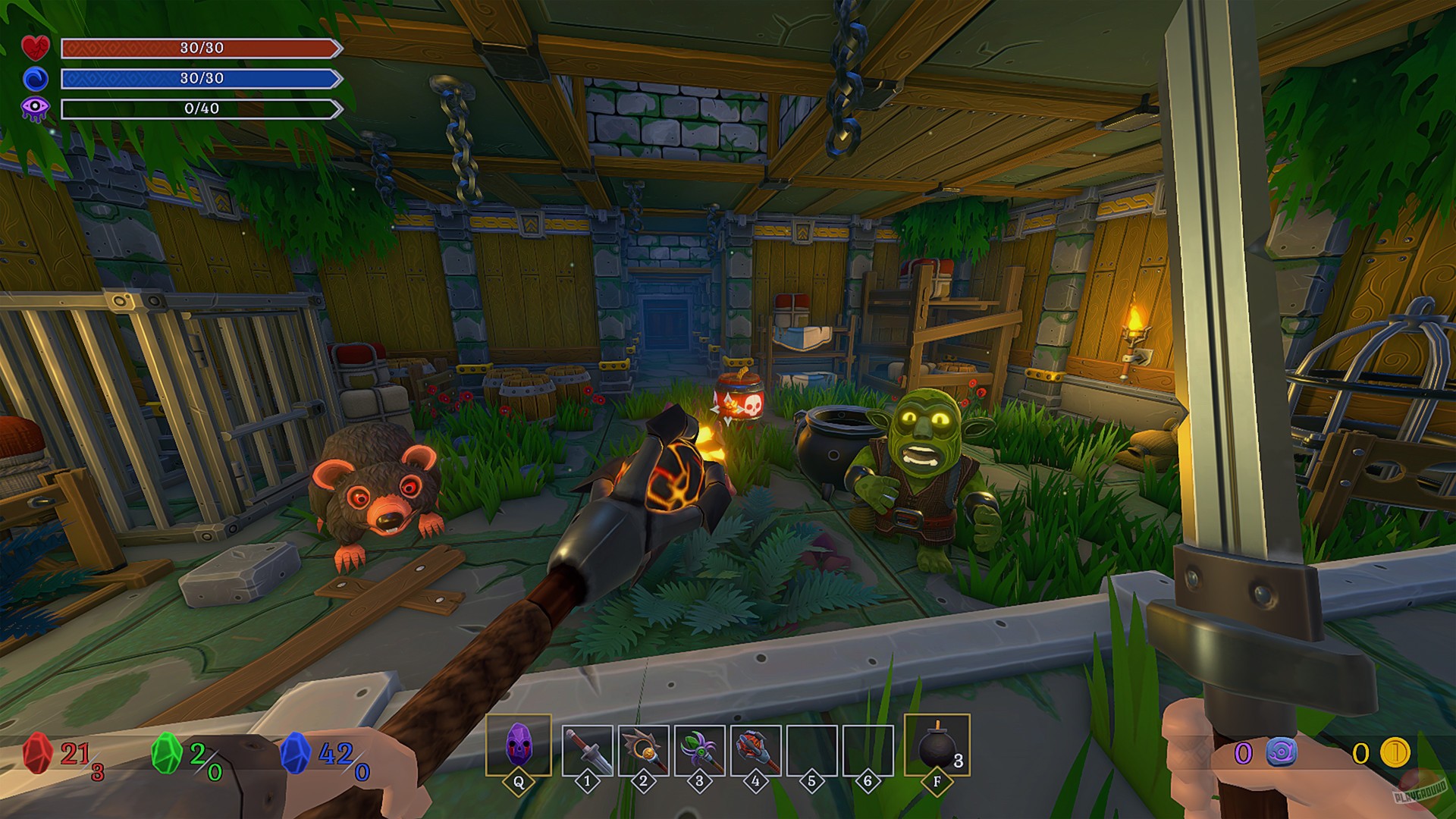Click the red heart health icon
Image resolution: width=1456 pixels, height=819 pixels.
(36, 49)
